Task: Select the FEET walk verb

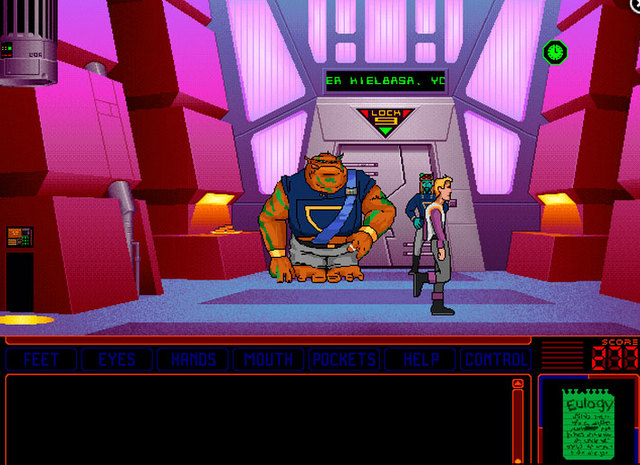Action: tap(41, 360)
